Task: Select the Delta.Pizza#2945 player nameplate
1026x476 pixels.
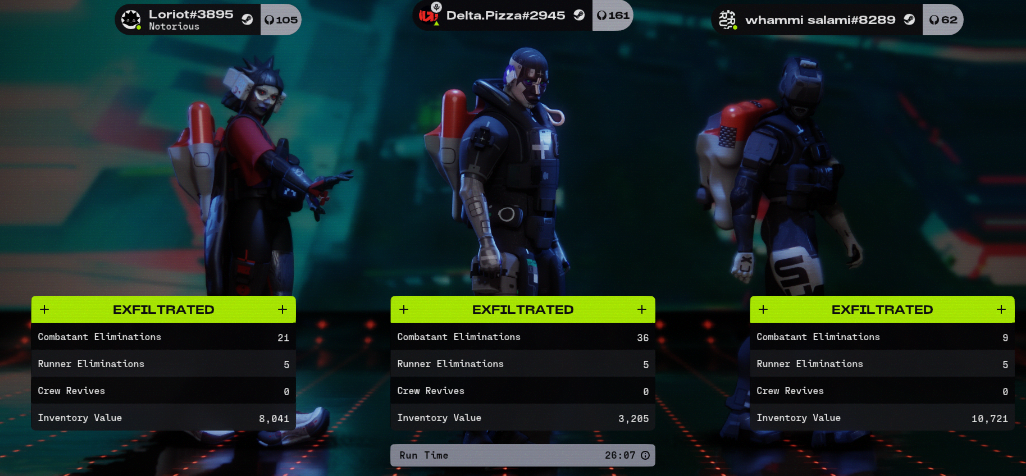Action: point(507,16)
